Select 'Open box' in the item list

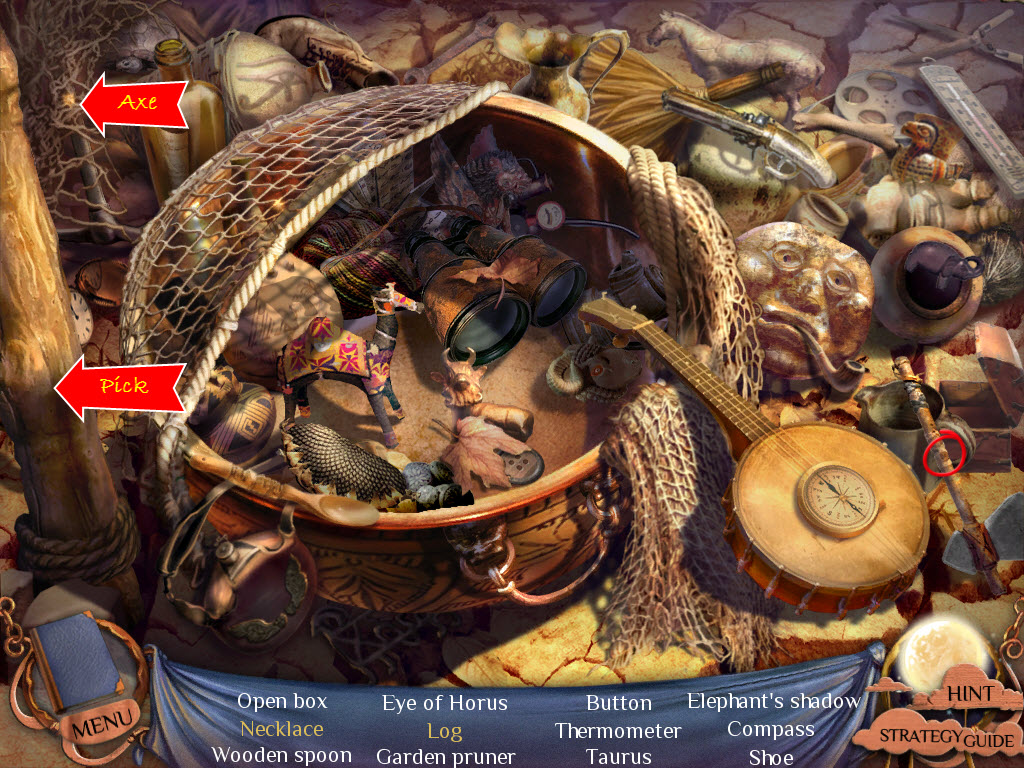coord(281,702)
